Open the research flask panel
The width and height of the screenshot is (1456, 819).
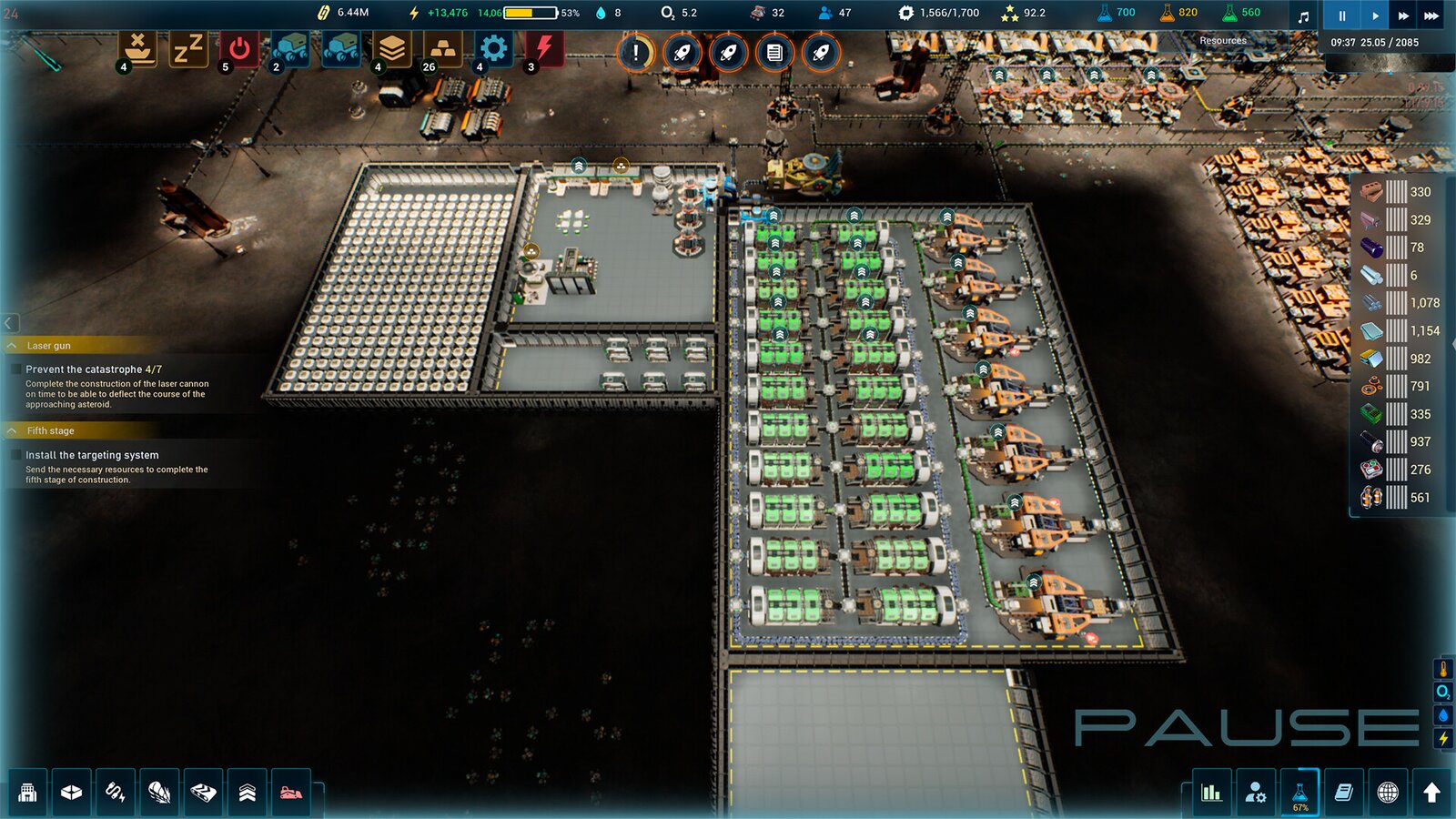(x=1299, y=792)
